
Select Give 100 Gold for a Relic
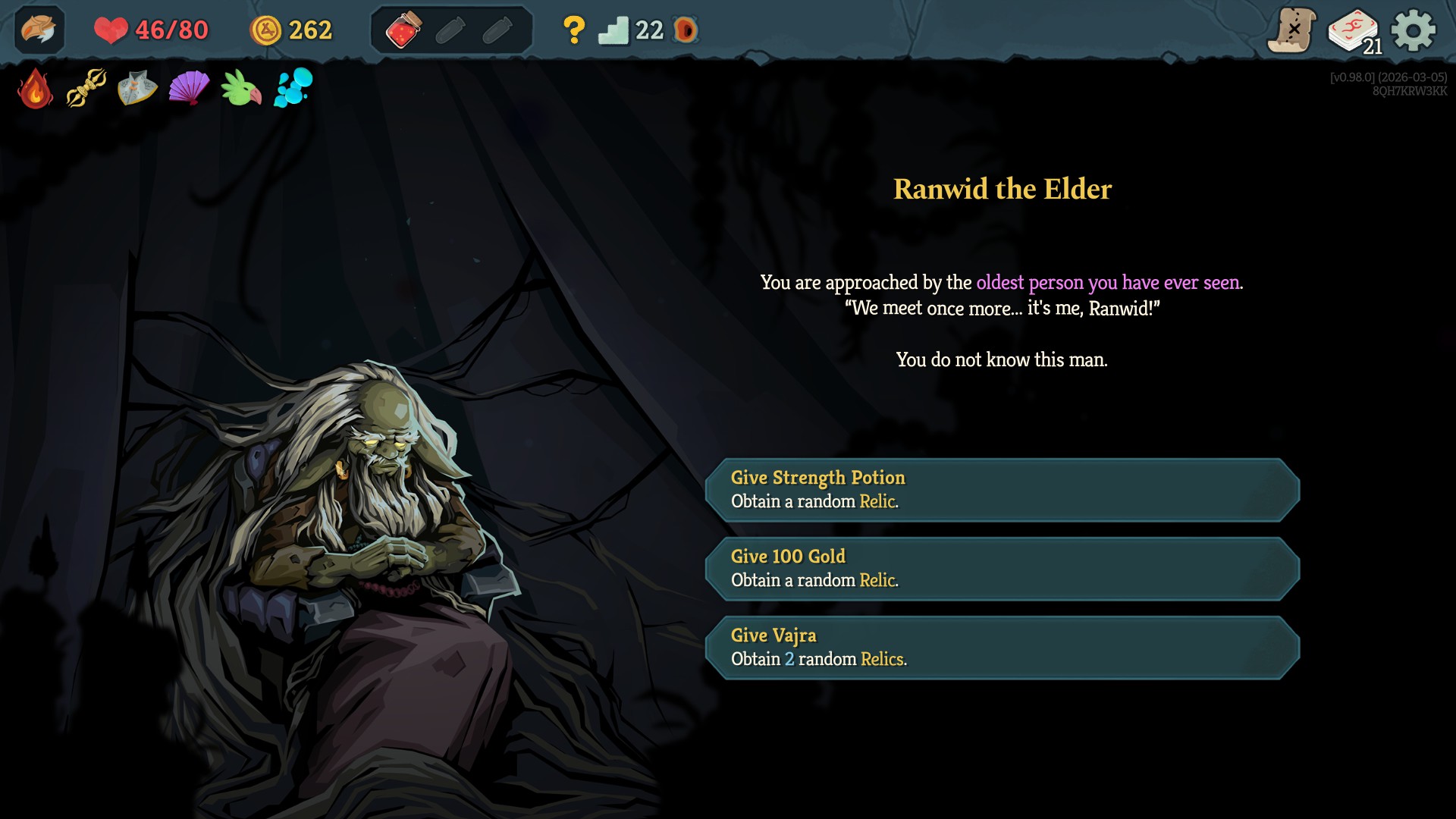[x=1006, y=569]
